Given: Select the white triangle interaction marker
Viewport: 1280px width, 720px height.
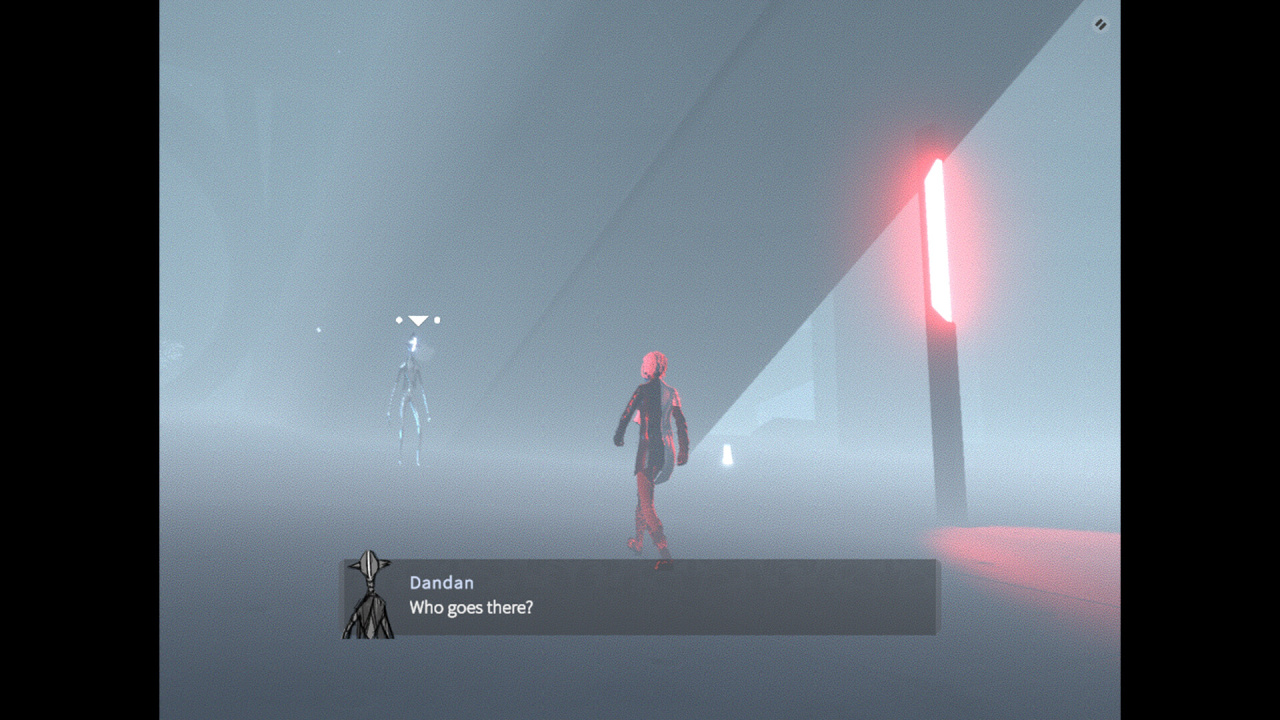Looking at the screenshot, I should (418, 320).
